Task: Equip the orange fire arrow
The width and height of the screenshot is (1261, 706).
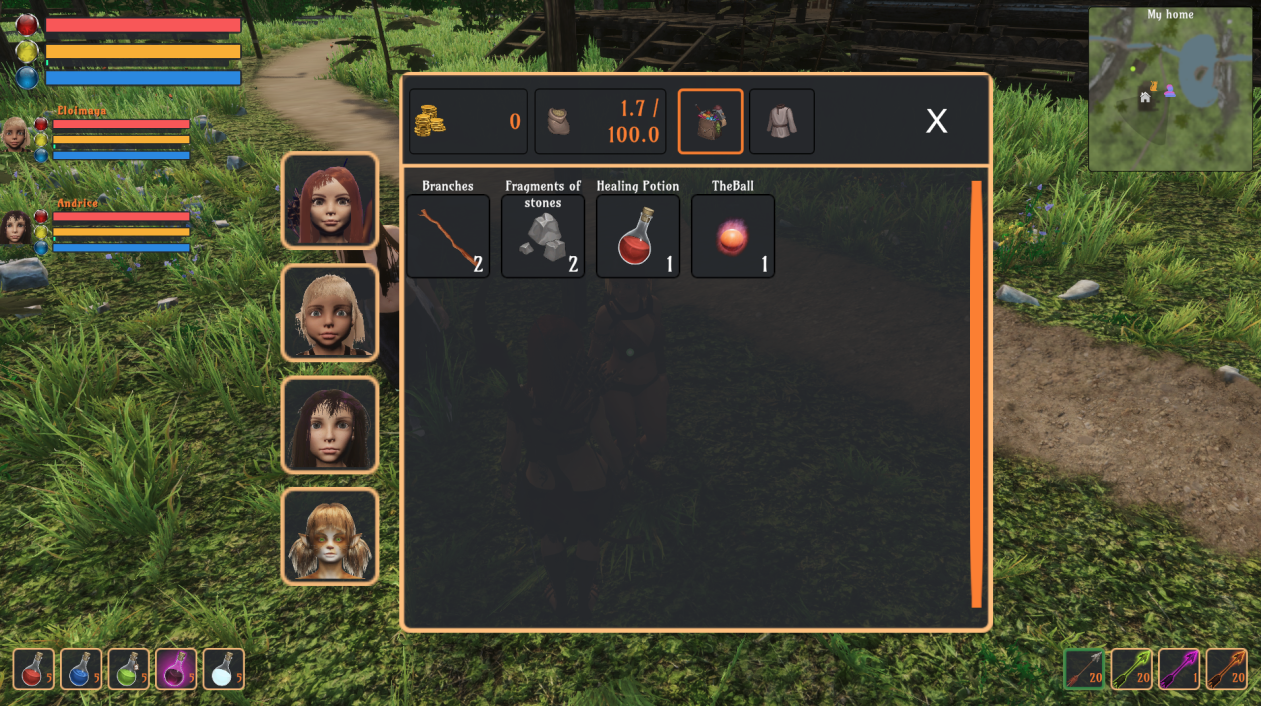Action: [x=1226, y=669]
